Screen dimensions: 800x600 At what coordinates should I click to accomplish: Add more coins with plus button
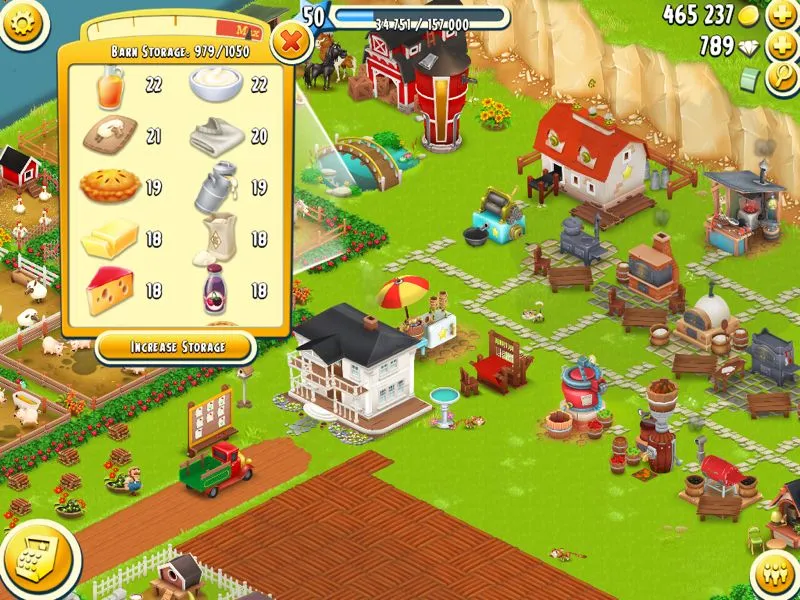[x=780, y=16]
